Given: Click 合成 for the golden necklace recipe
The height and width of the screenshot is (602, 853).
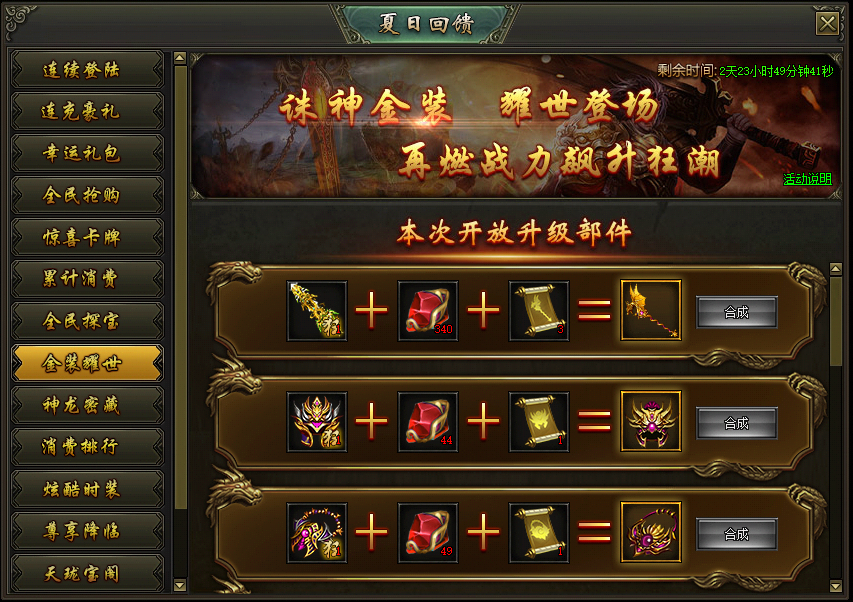Looking at the screenshot, I should [x=736, y=534].
